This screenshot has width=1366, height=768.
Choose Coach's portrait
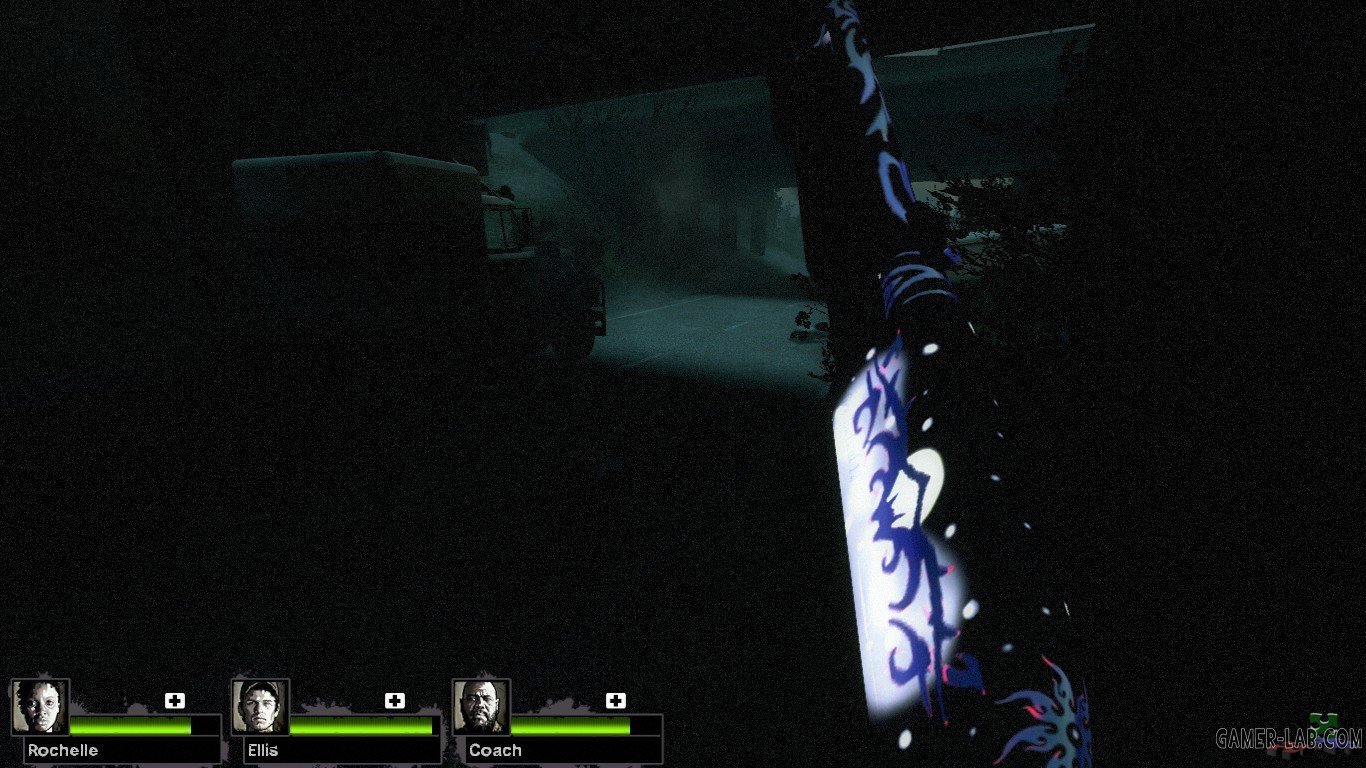(482, 707)
